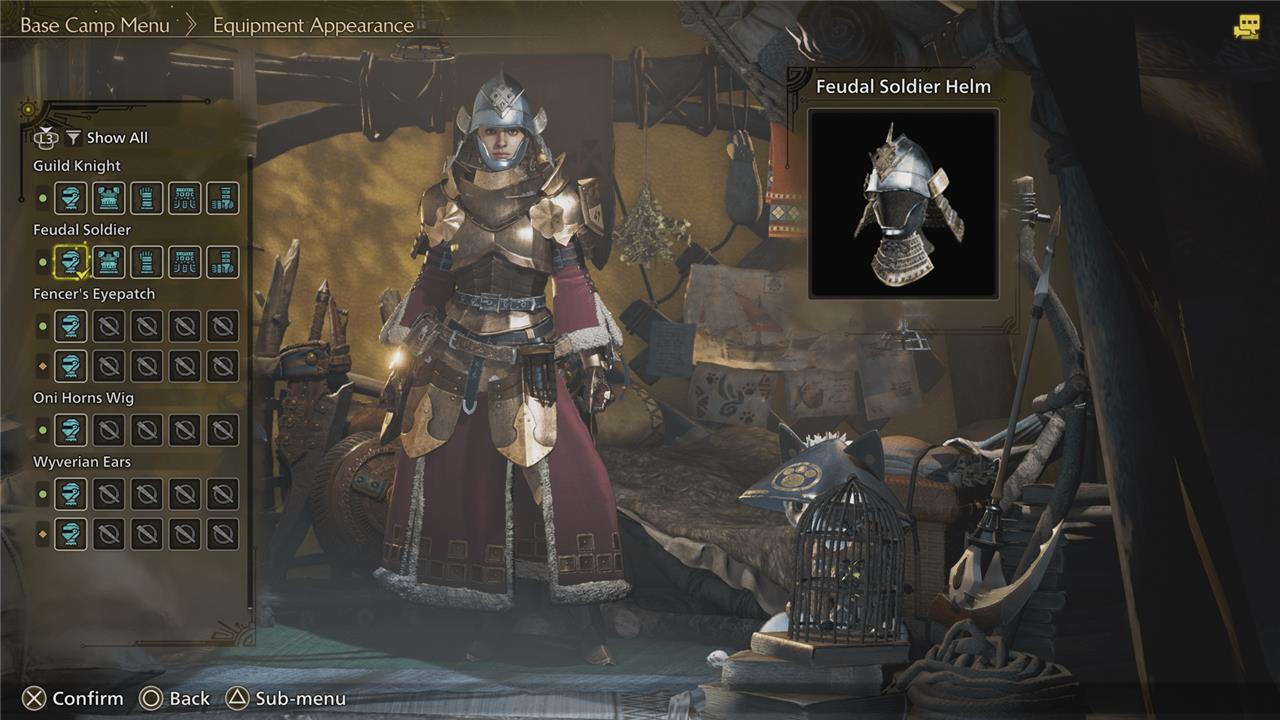Select Wyverian Ears head slot, orange-diamond row
1280x720 pixels.
70,534
